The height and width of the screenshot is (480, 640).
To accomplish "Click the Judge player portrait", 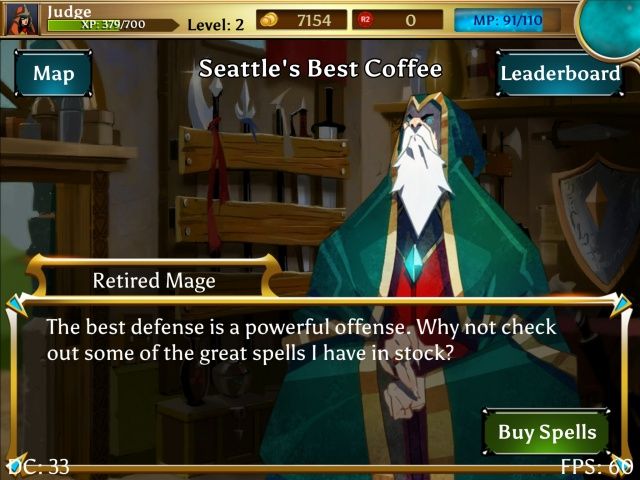I will click(x=21, y=18).
